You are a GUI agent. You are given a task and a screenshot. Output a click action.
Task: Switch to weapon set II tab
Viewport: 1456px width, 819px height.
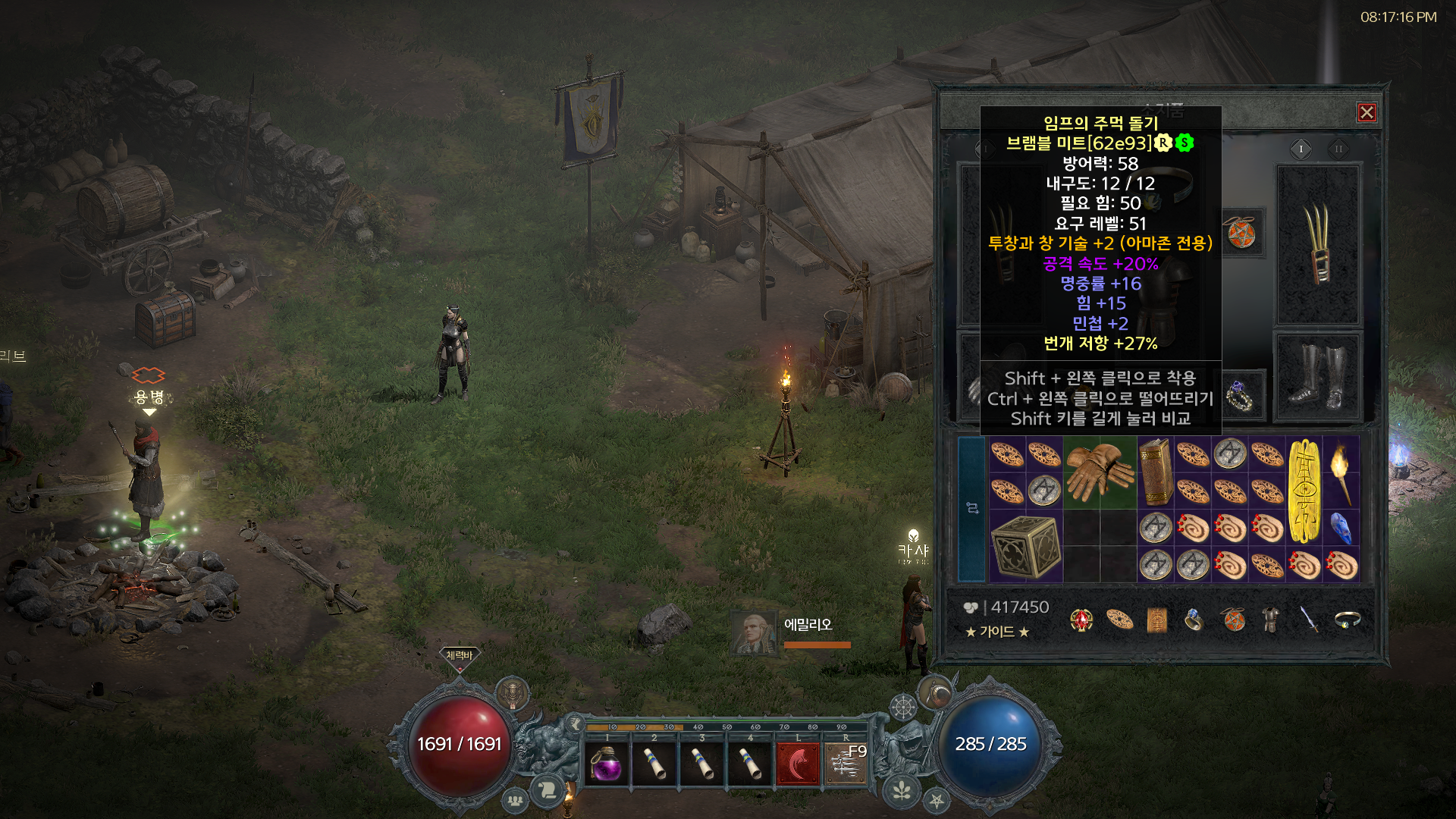pyautogui.click(x=1338, y=149)
